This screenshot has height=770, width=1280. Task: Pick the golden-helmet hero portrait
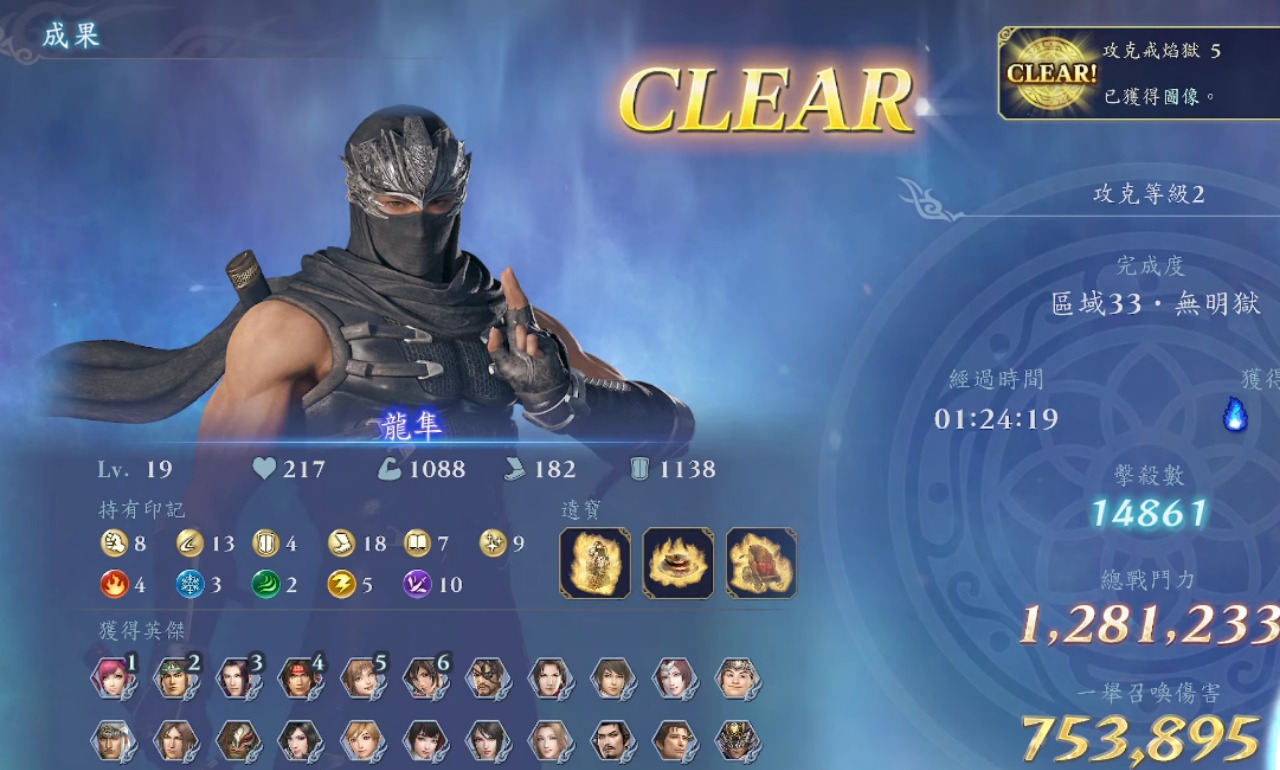point(736,741)
